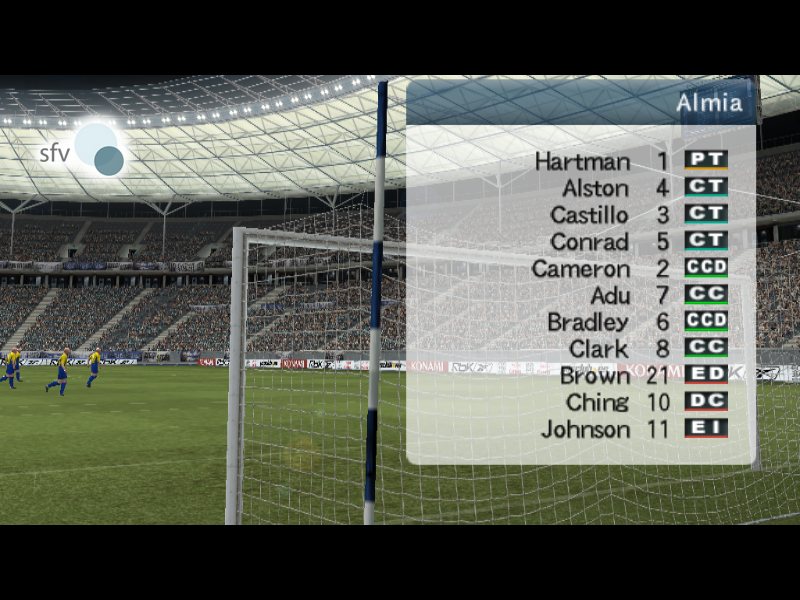Screen dimensions: 800x600
Task: Choose Alston's row in the lineup
Action: click(x=595, y=188)
